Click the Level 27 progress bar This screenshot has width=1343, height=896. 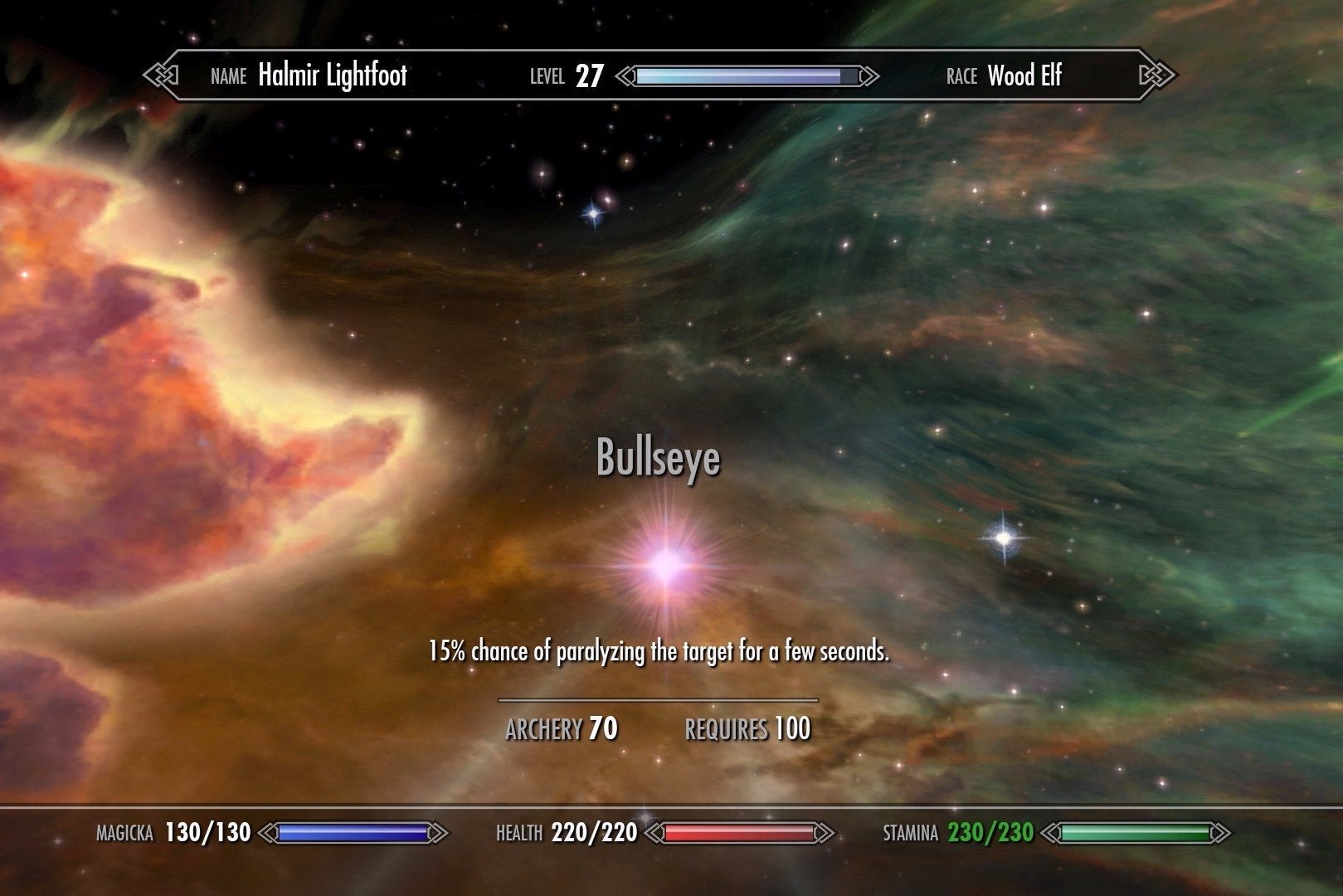[x=745, y=75]
